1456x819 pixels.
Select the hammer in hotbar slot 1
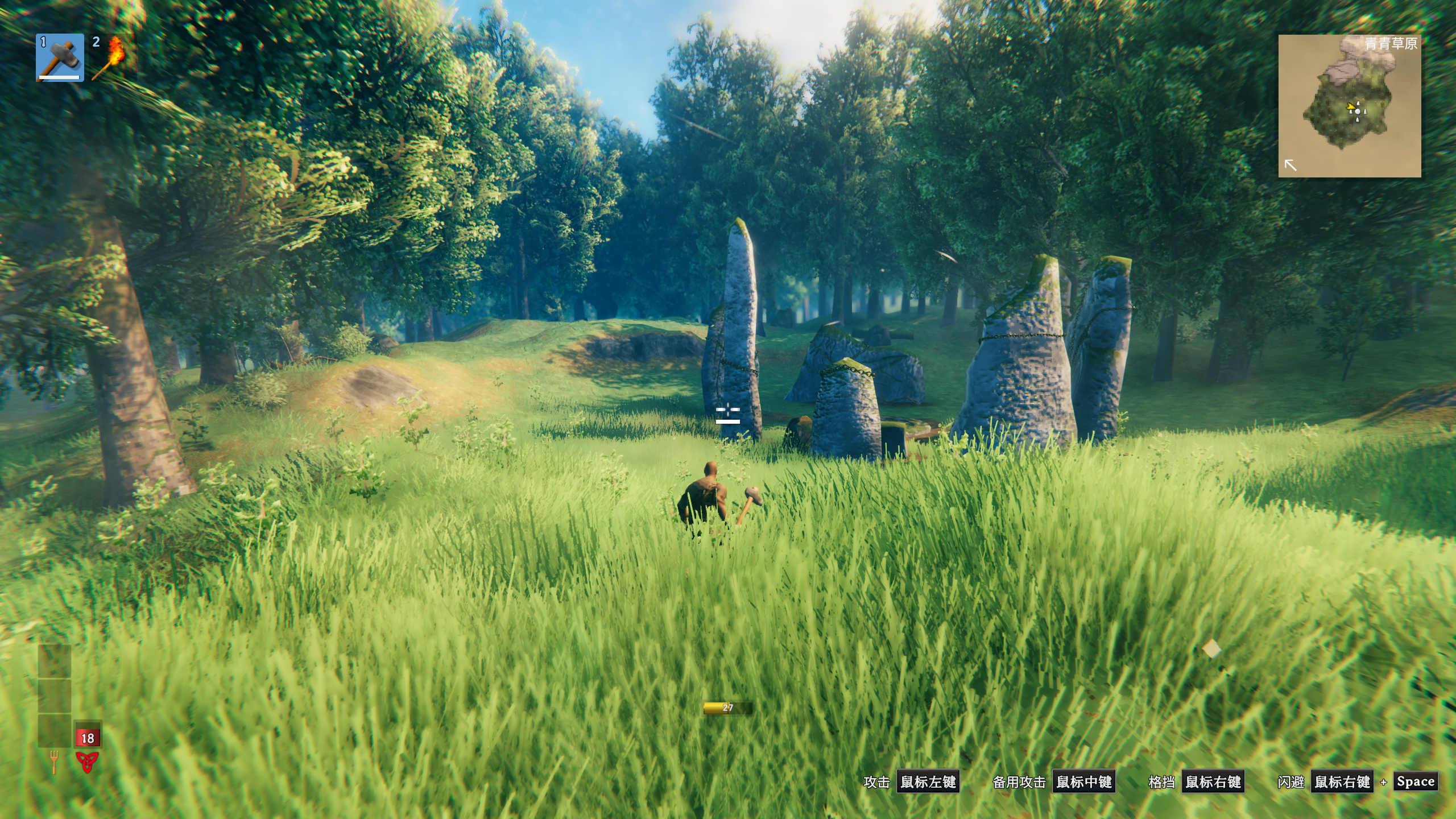click(x=60, y=57)
